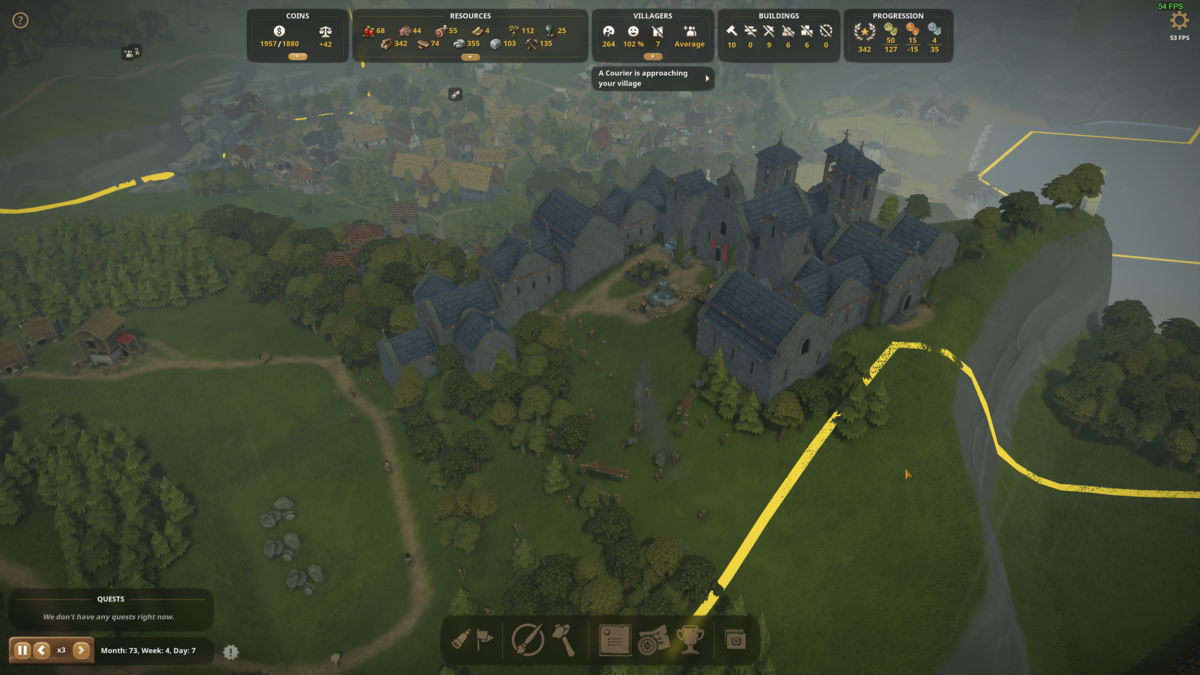Image resolution: width=1200 pixels, height=675 pixels.
Task: Open the paintbrush tool
Action: [x=527, y=640]
